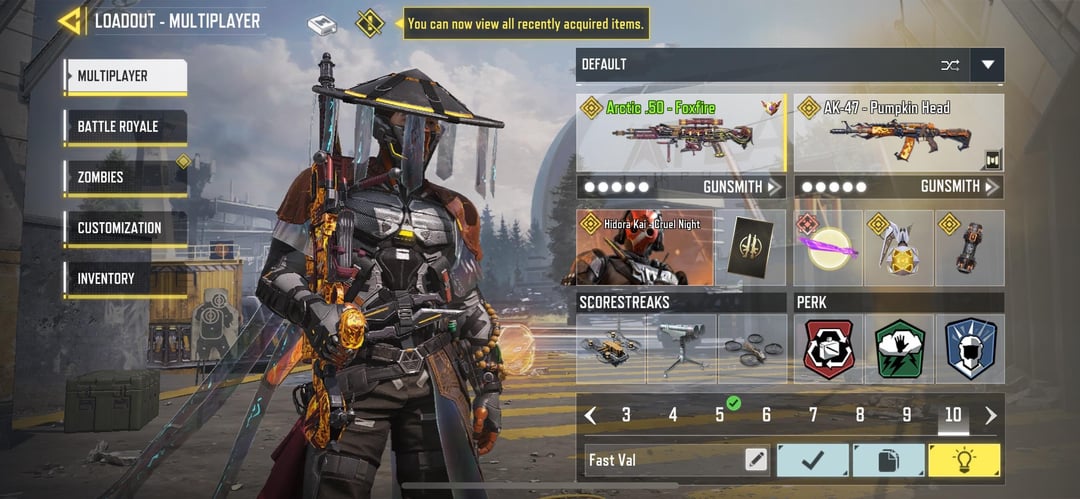Open the loadout preset dropdown arrow
The width and height of the screenshot is (1080, 499).
[988, 65]
